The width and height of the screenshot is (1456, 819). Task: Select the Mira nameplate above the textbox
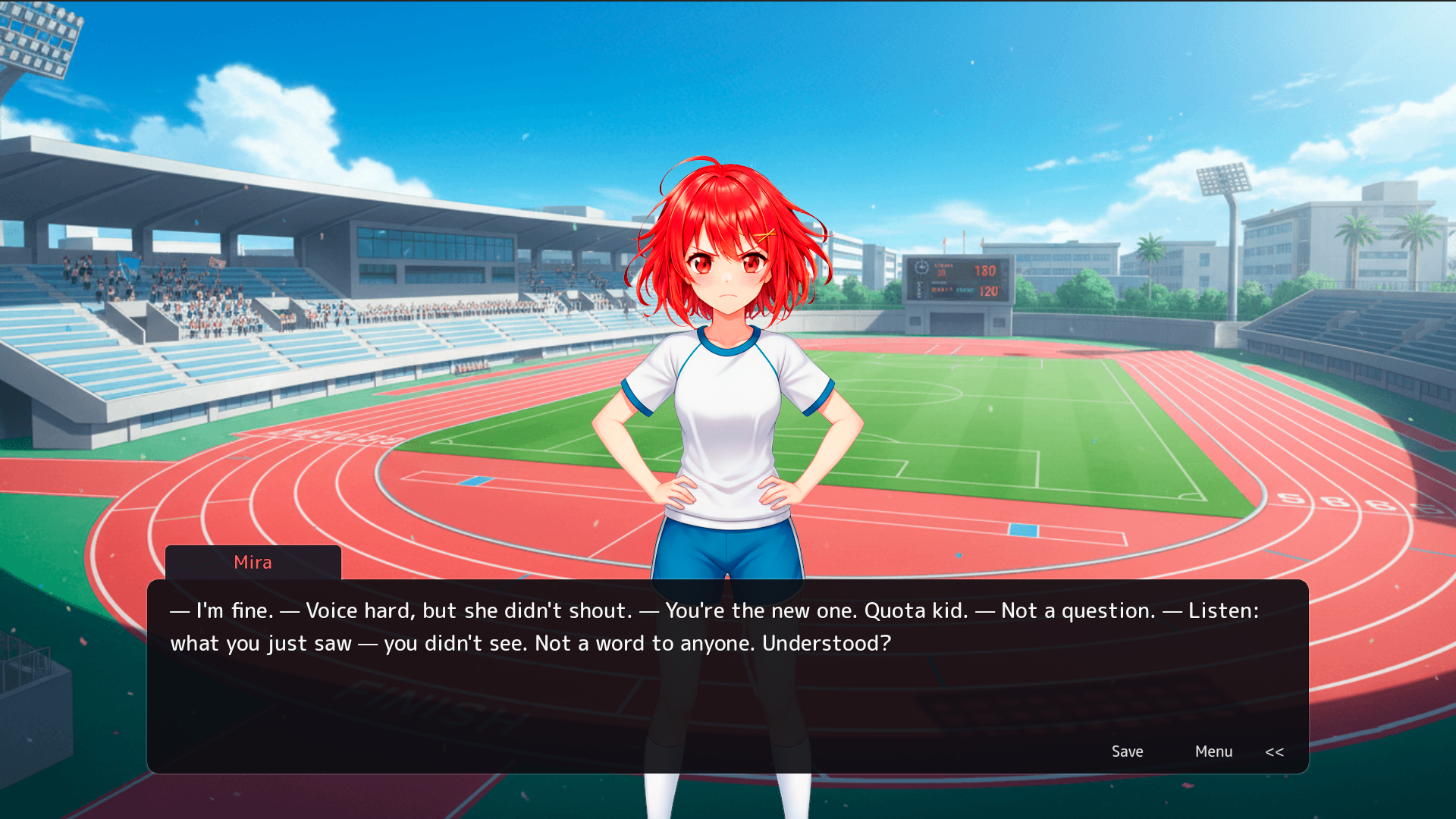pos(253,562)
